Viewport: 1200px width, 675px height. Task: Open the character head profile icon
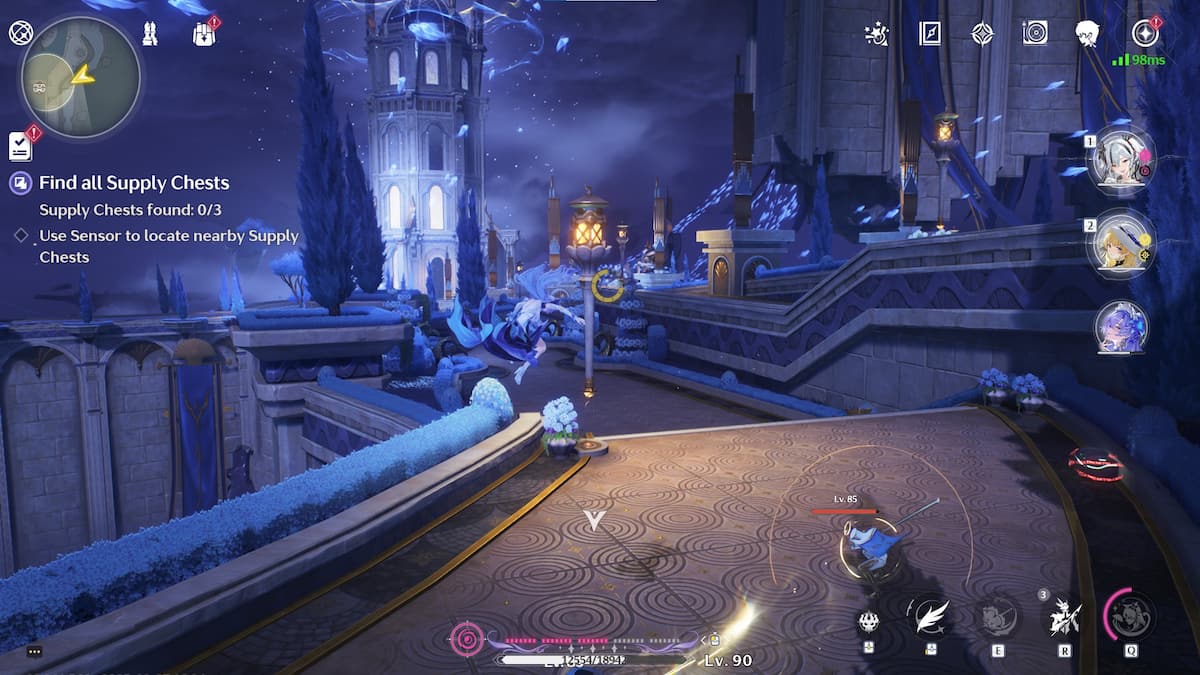point(1088,34)
